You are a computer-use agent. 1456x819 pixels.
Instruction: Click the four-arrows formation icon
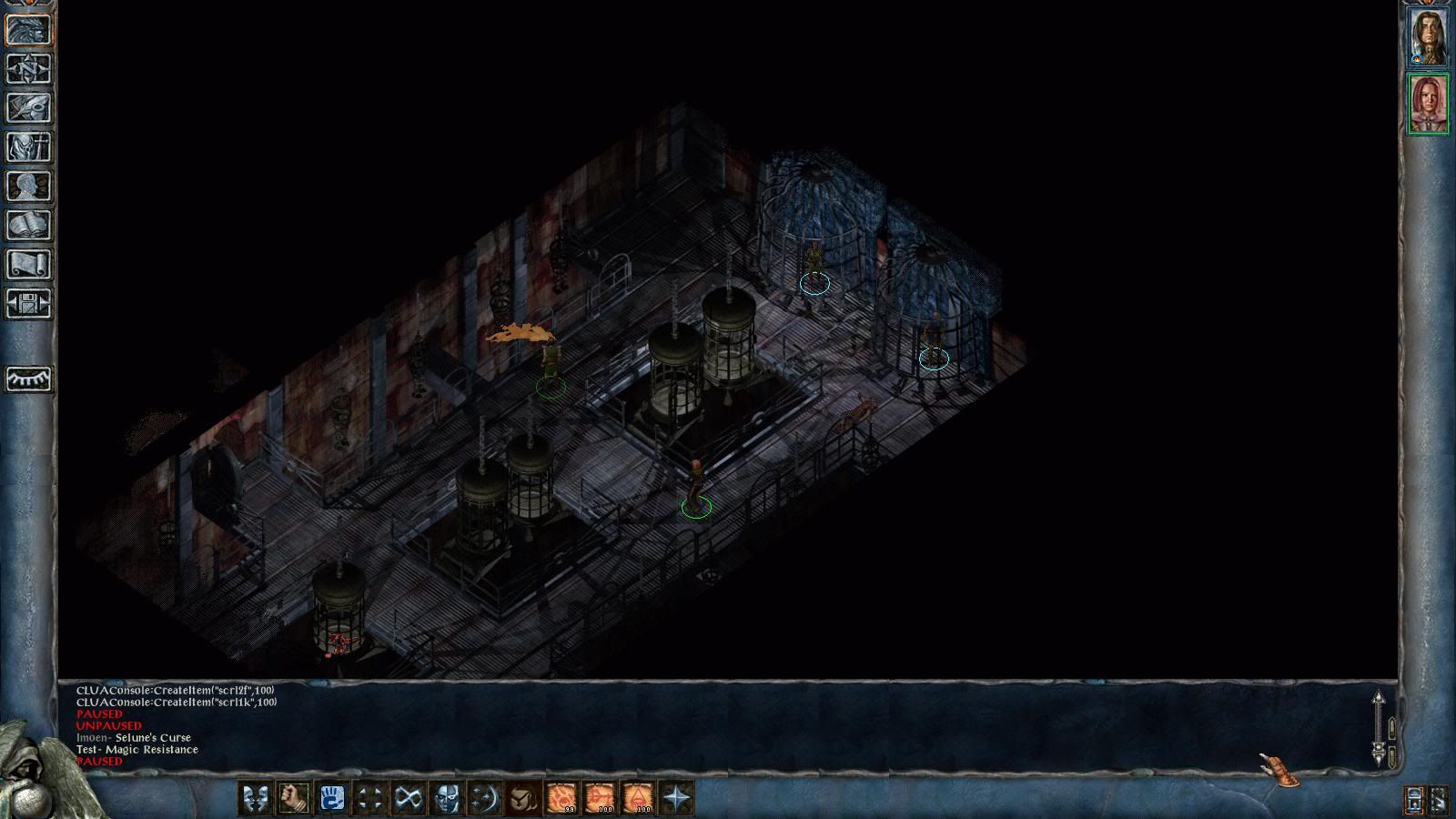pyautogui.click(x=369, y=799)
